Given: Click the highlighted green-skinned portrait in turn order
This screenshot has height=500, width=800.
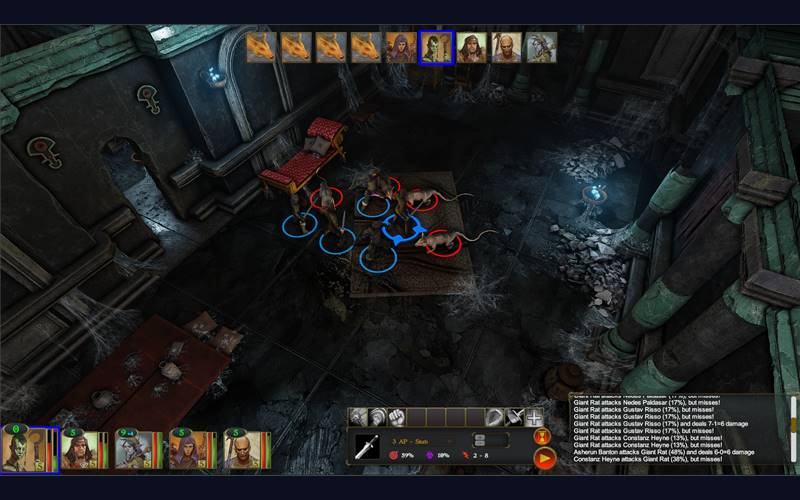Looking at the screenshot, I should (436, 47).
